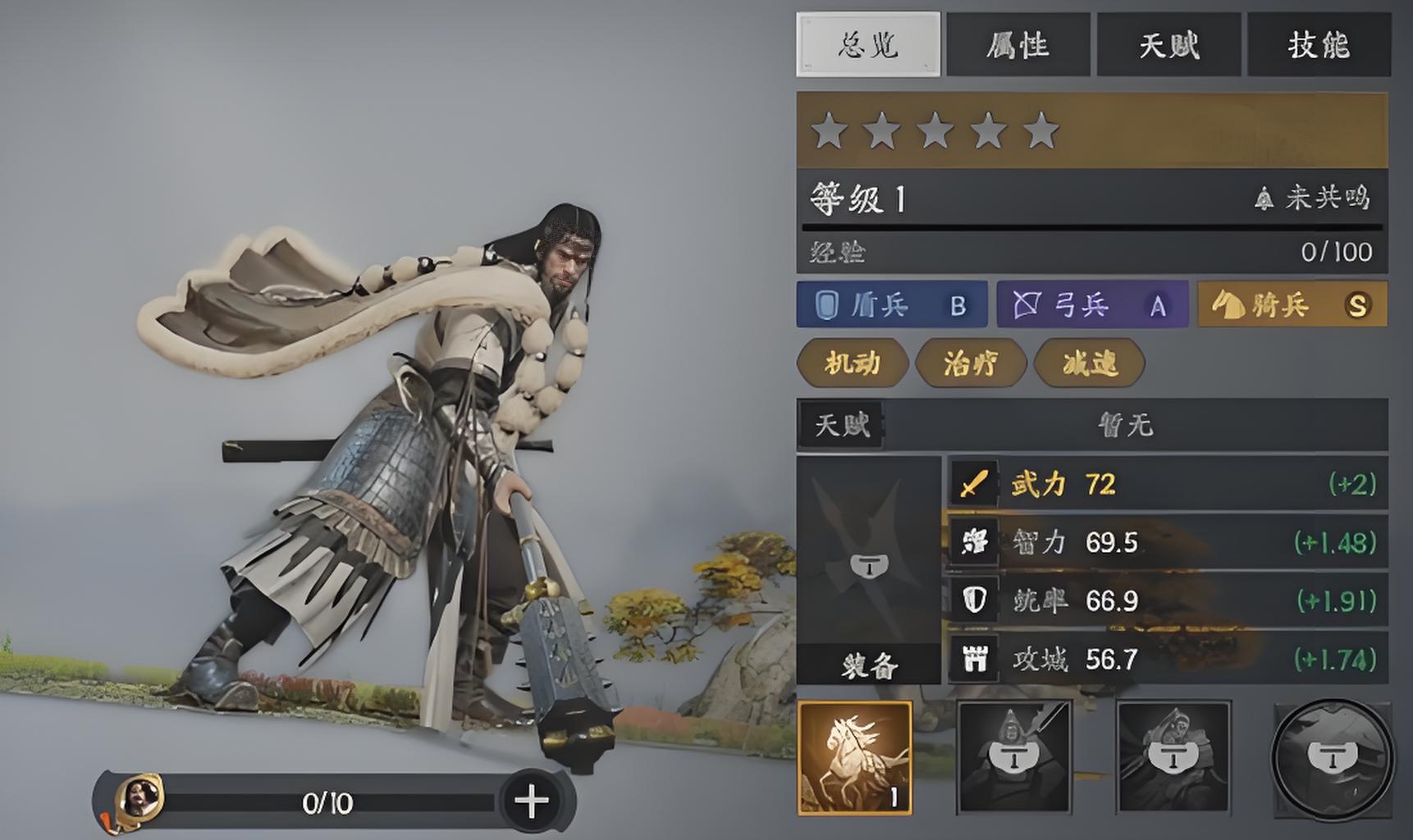Click the 盾兵 B troop badge

click(x=891, y=305)
